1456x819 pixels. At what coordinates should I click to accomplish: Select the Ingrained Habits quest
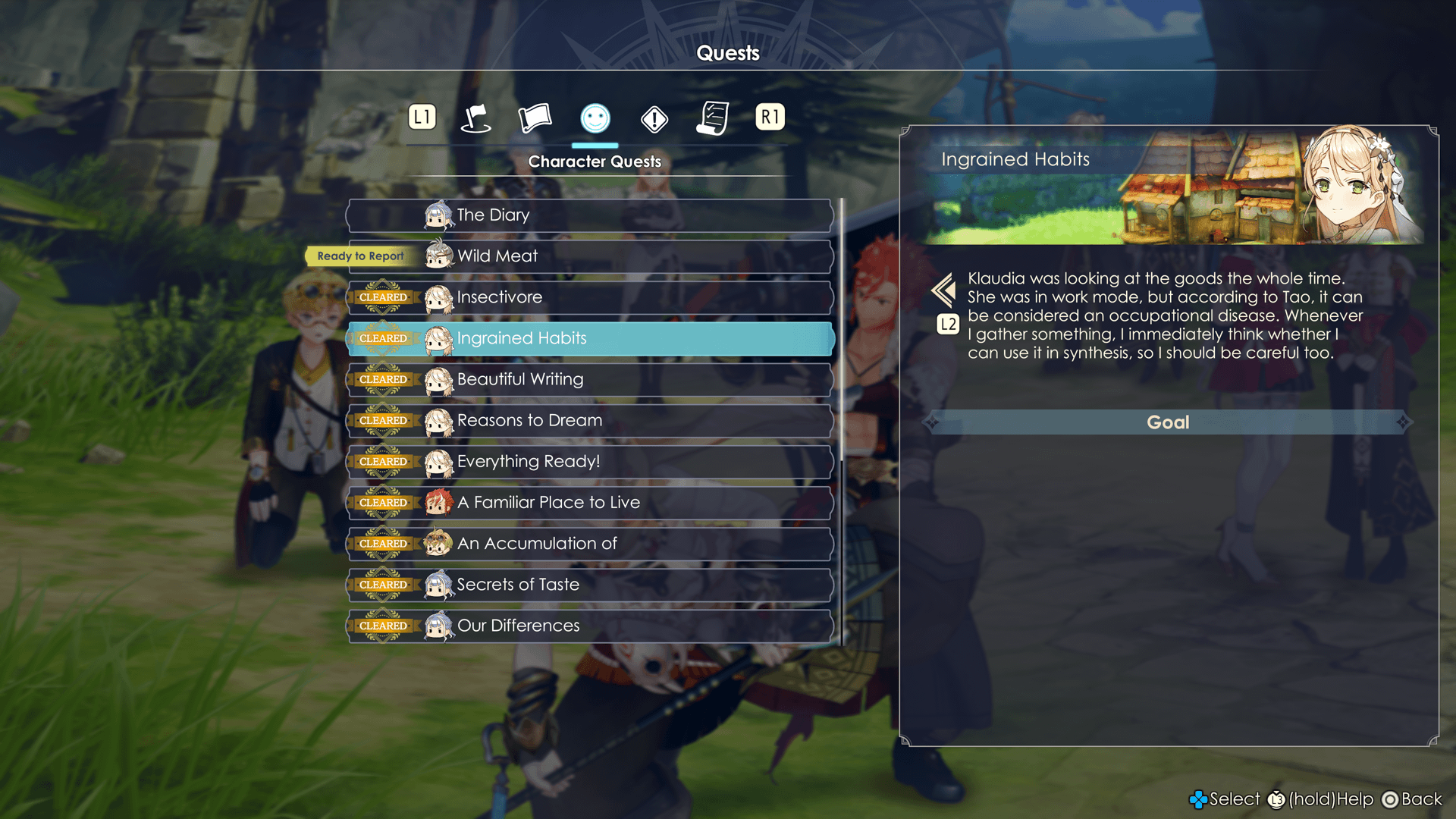pos(590,338)
